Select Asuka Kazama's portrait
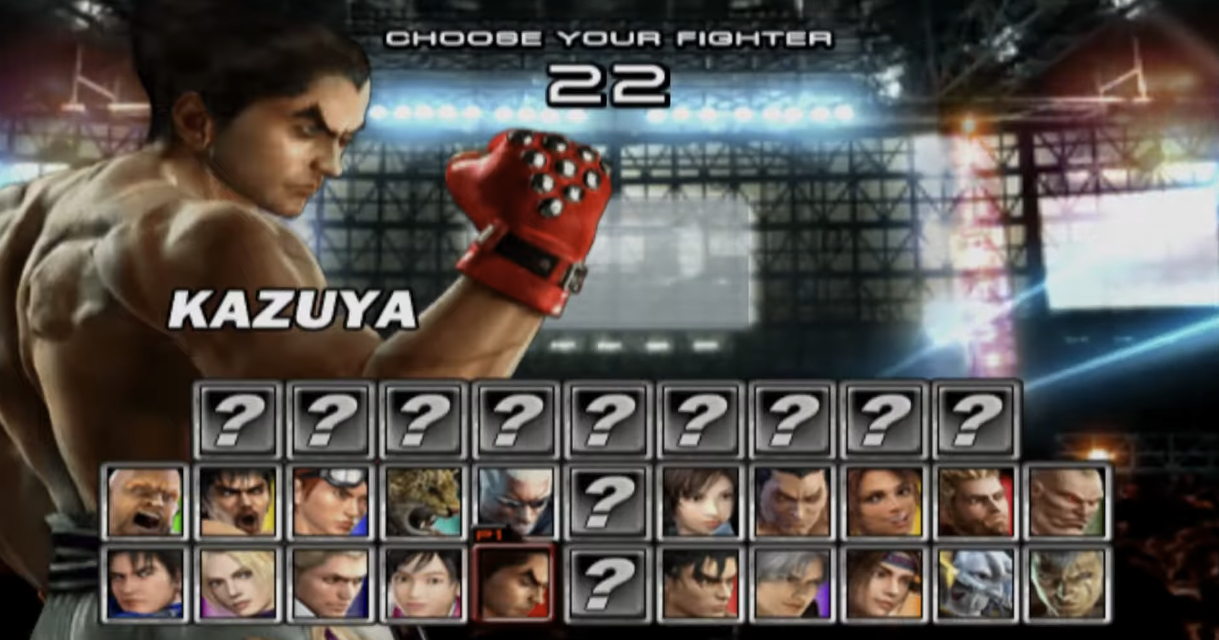The width and height of the screenshot is (1219, 640). click(699, 501)
